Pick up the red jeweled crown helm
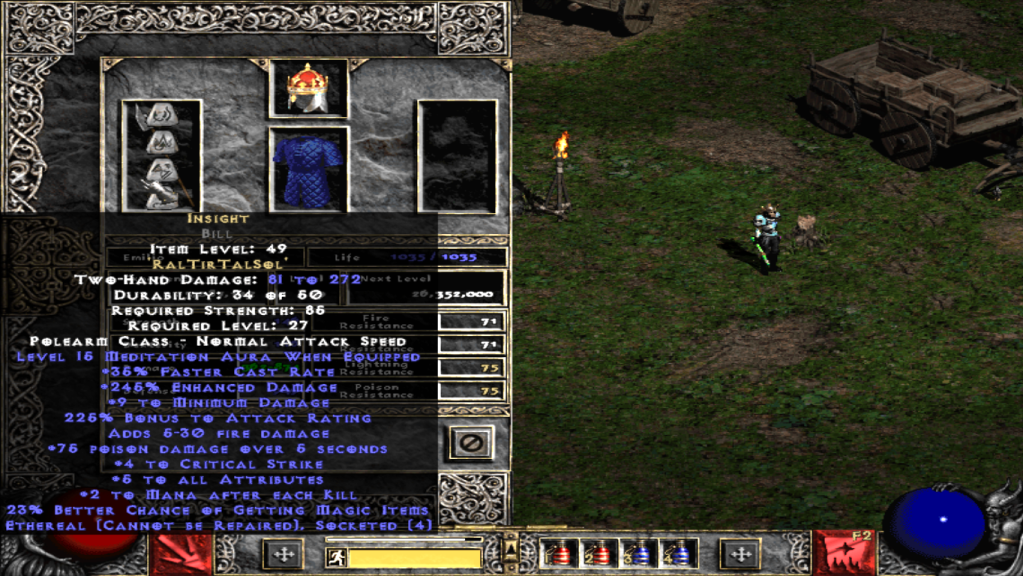Viewport: 1023px width, 576px height. tap(308, 88)
